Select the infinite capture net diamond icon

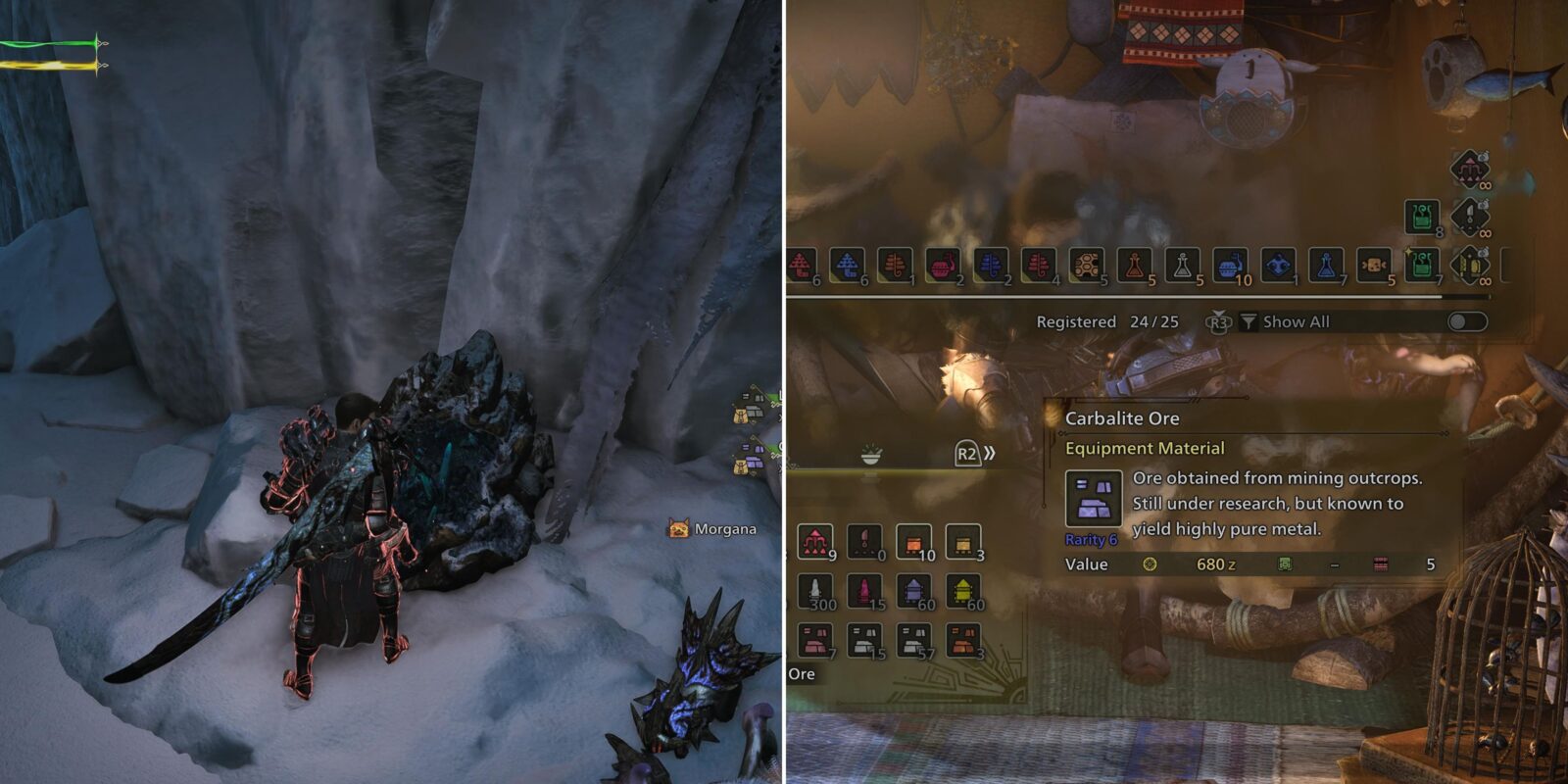click(1469, 169)
